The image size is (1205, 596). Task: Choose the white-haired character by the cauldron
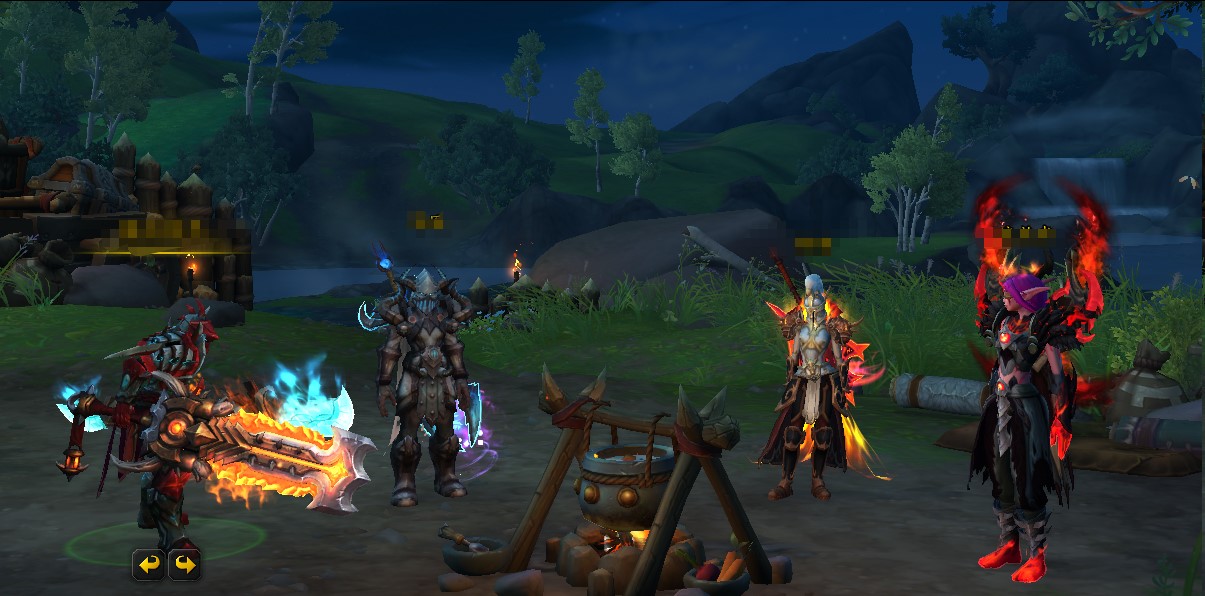808,390
